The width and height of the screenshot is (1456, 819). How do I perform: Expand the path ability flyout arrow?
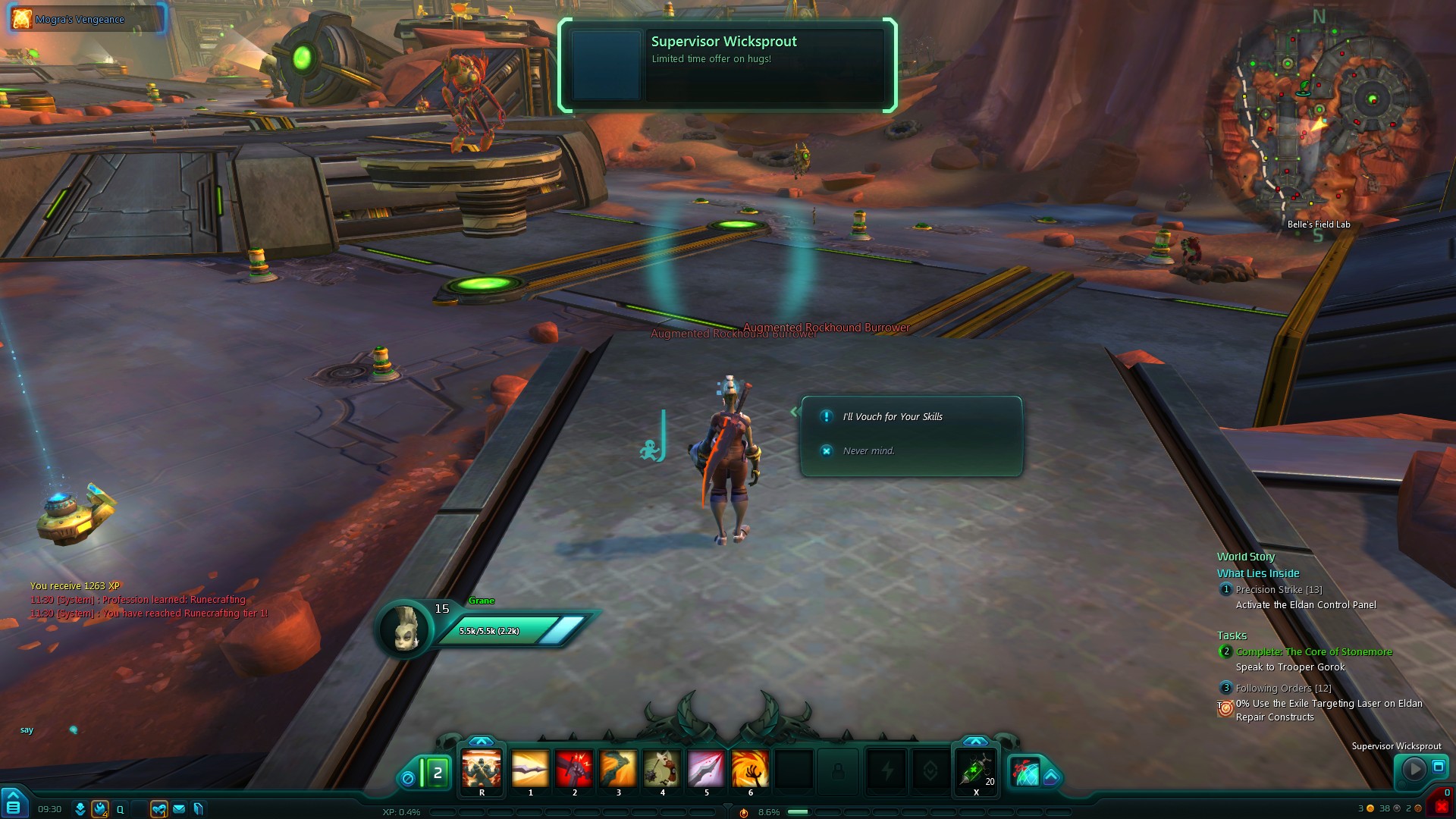point(1051,776)
